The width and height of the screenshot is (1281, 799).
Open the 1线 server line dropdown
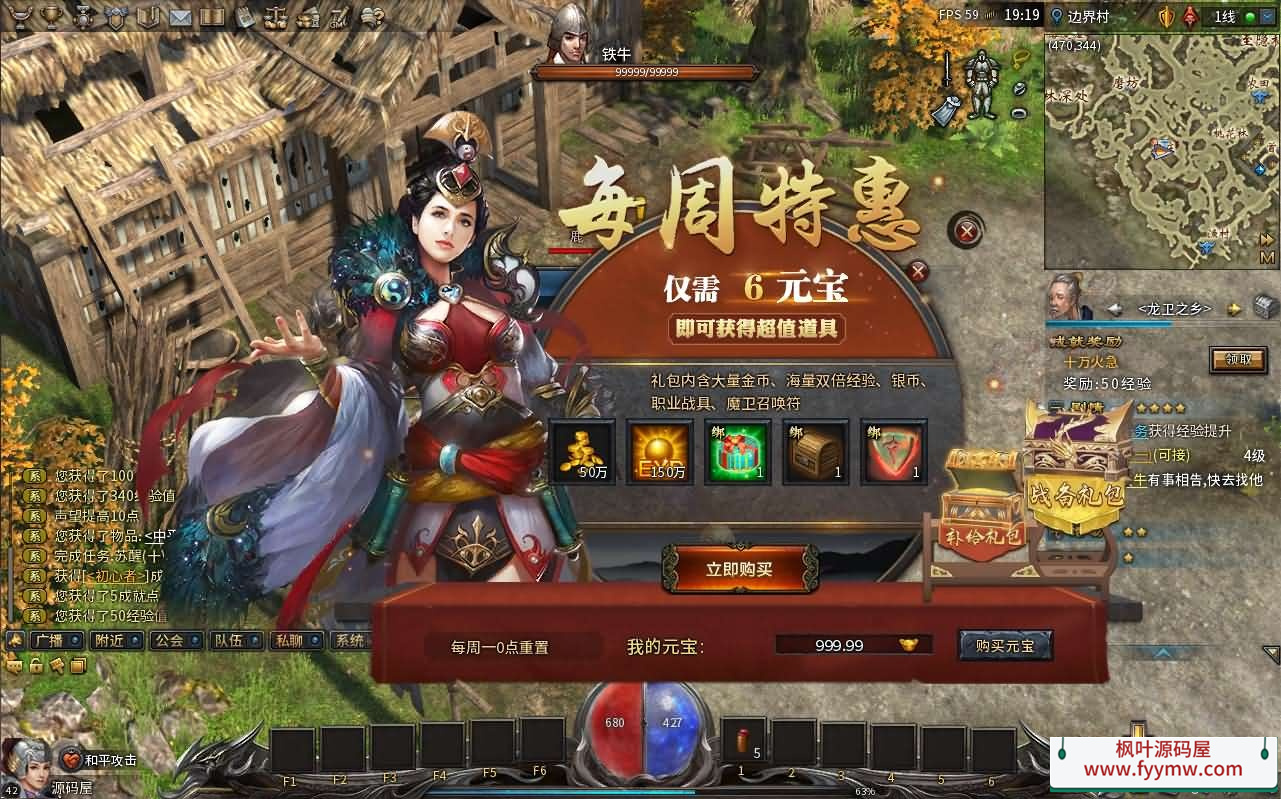tap(1225, 17)
